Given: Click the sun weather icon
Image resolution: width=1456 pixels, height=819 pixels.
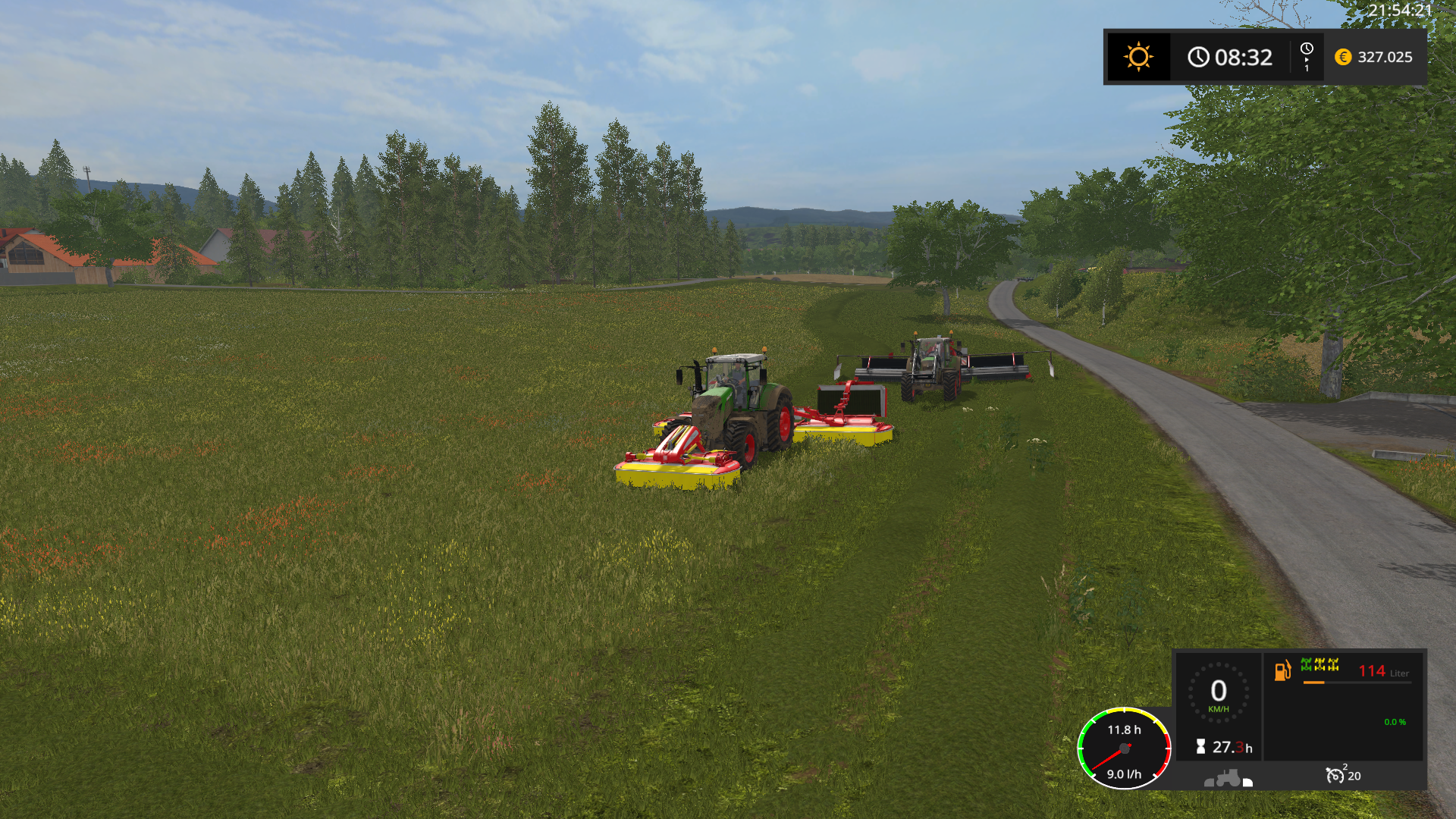Looking at the screenshot, I should (x=1138, y=57).
